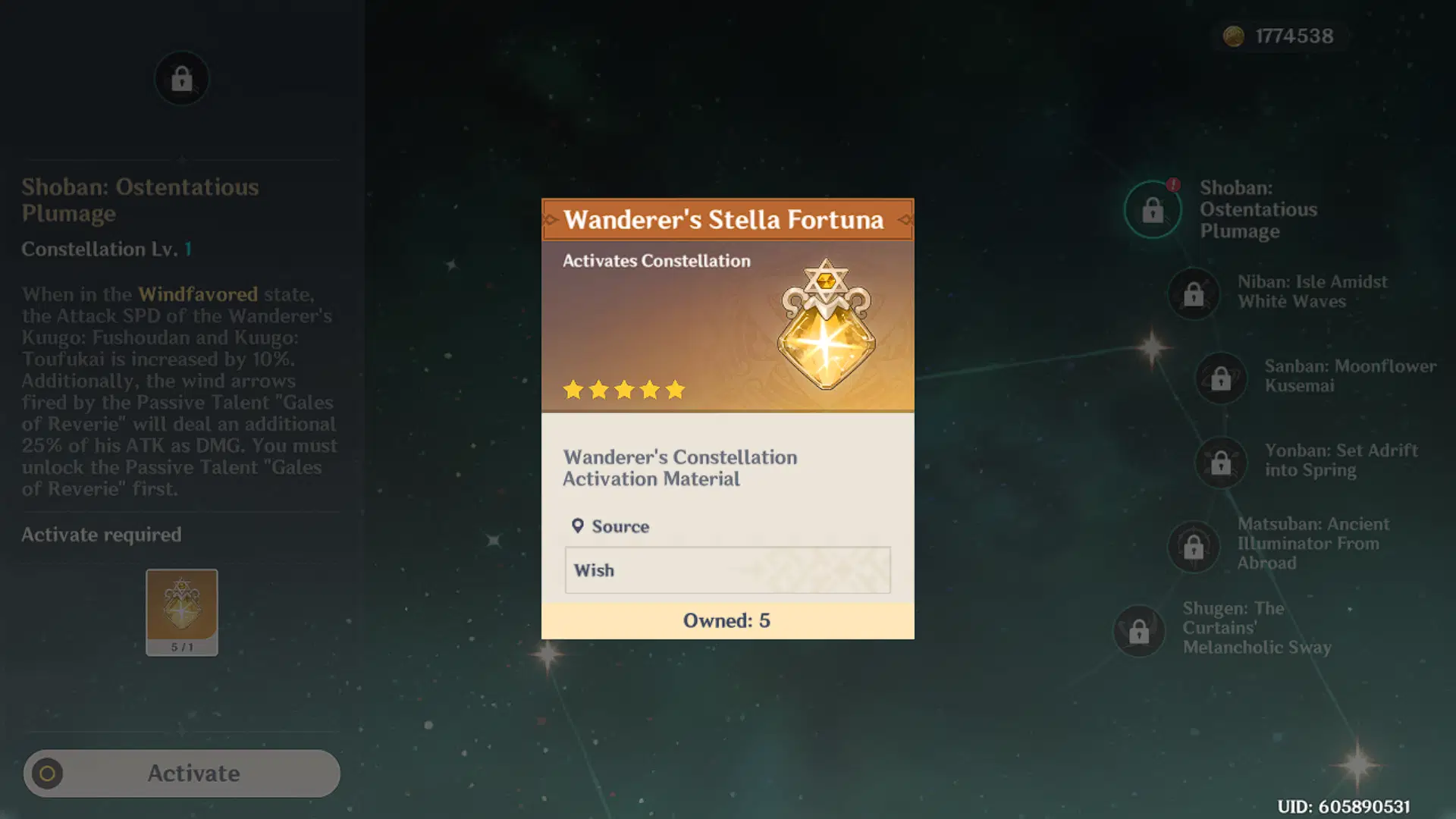1456x819 pixels.
Task: Click the Owned: 5 counter bar
Action: click(x=727, y=620)
